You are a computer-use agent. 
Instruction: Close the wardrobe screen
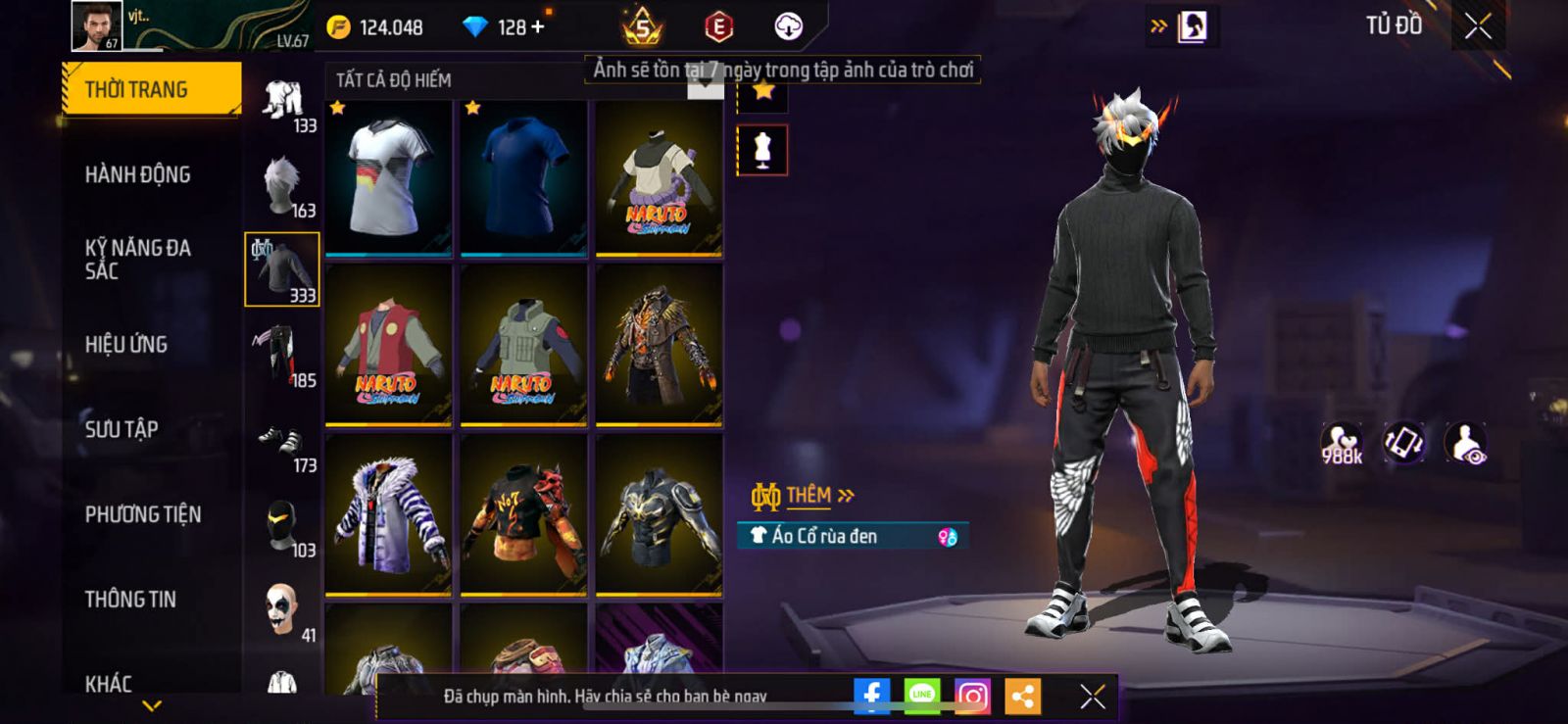point(1478,26)
